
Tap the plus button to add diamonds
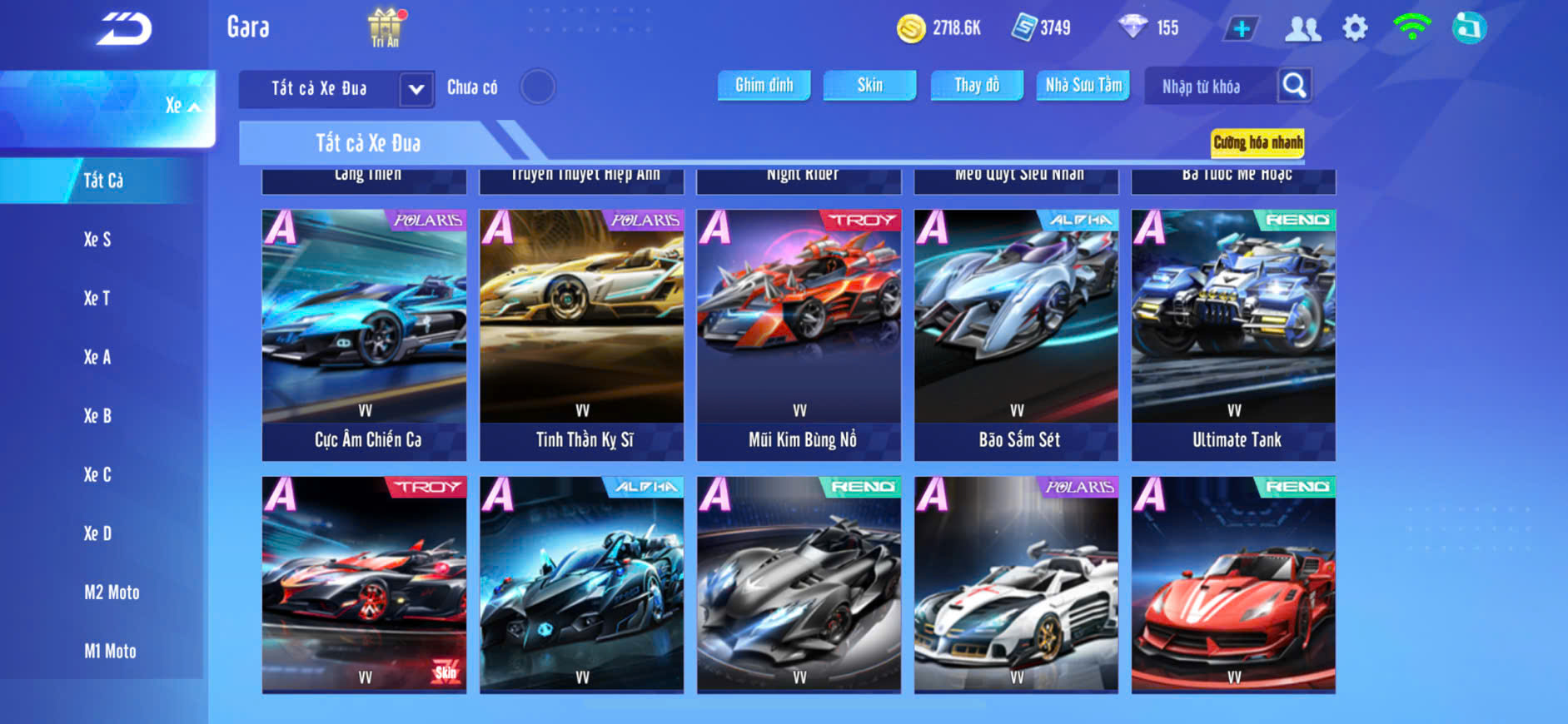pos(1241,29)
